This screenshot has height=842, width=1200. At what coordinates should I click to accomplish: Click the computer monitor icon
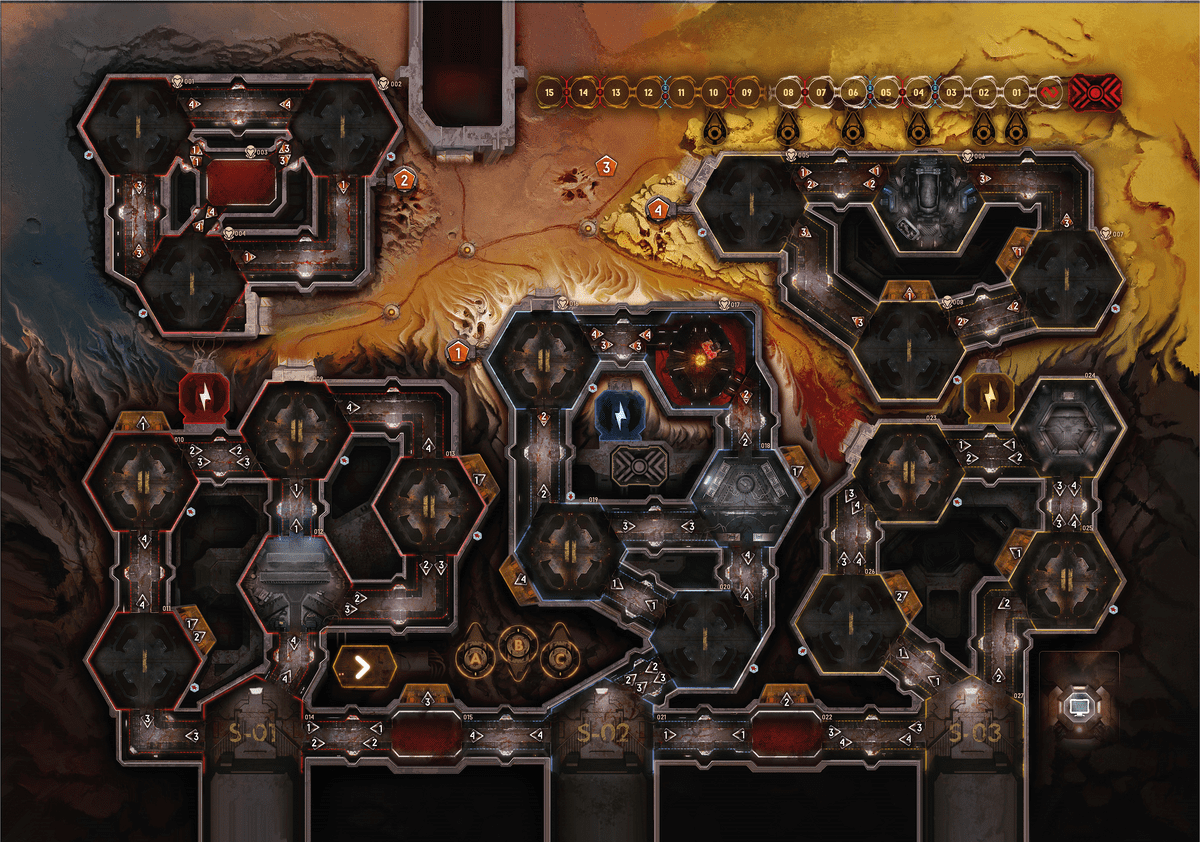[x=1079, y=706]
